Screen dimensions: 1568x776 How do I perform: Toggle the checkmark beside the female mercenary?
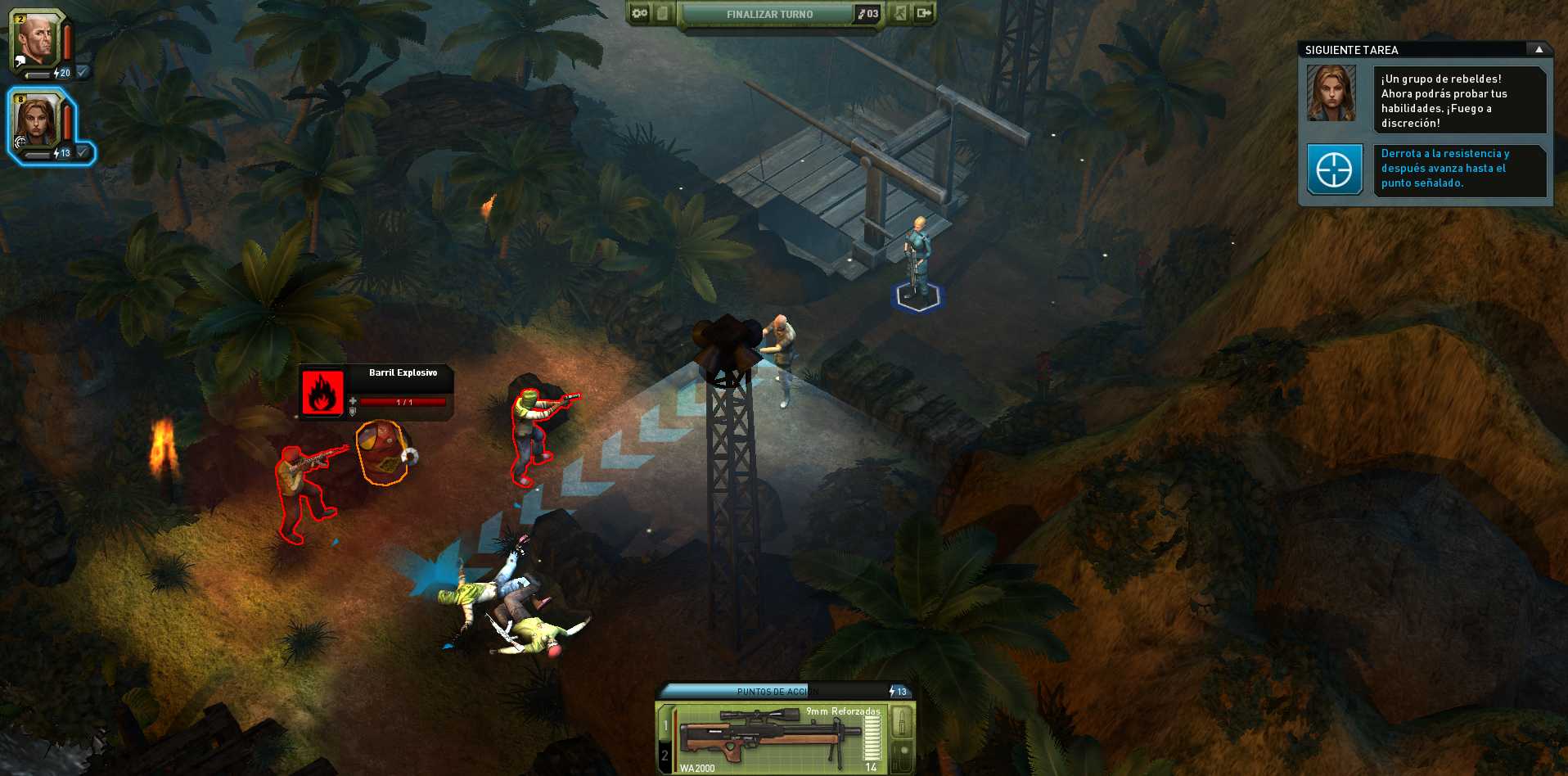tap(82, 152)
